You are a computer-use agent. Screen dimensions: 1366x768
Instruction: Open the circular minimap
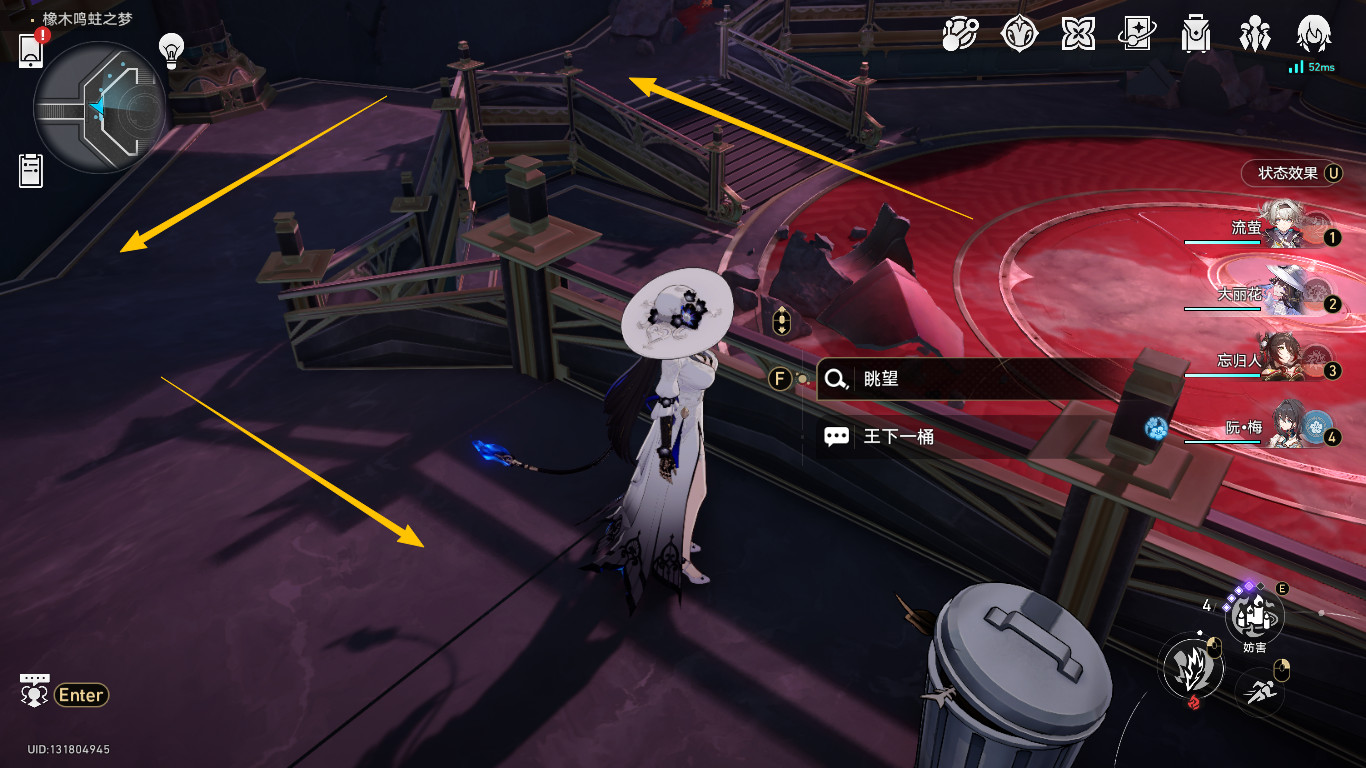(99, 108)
